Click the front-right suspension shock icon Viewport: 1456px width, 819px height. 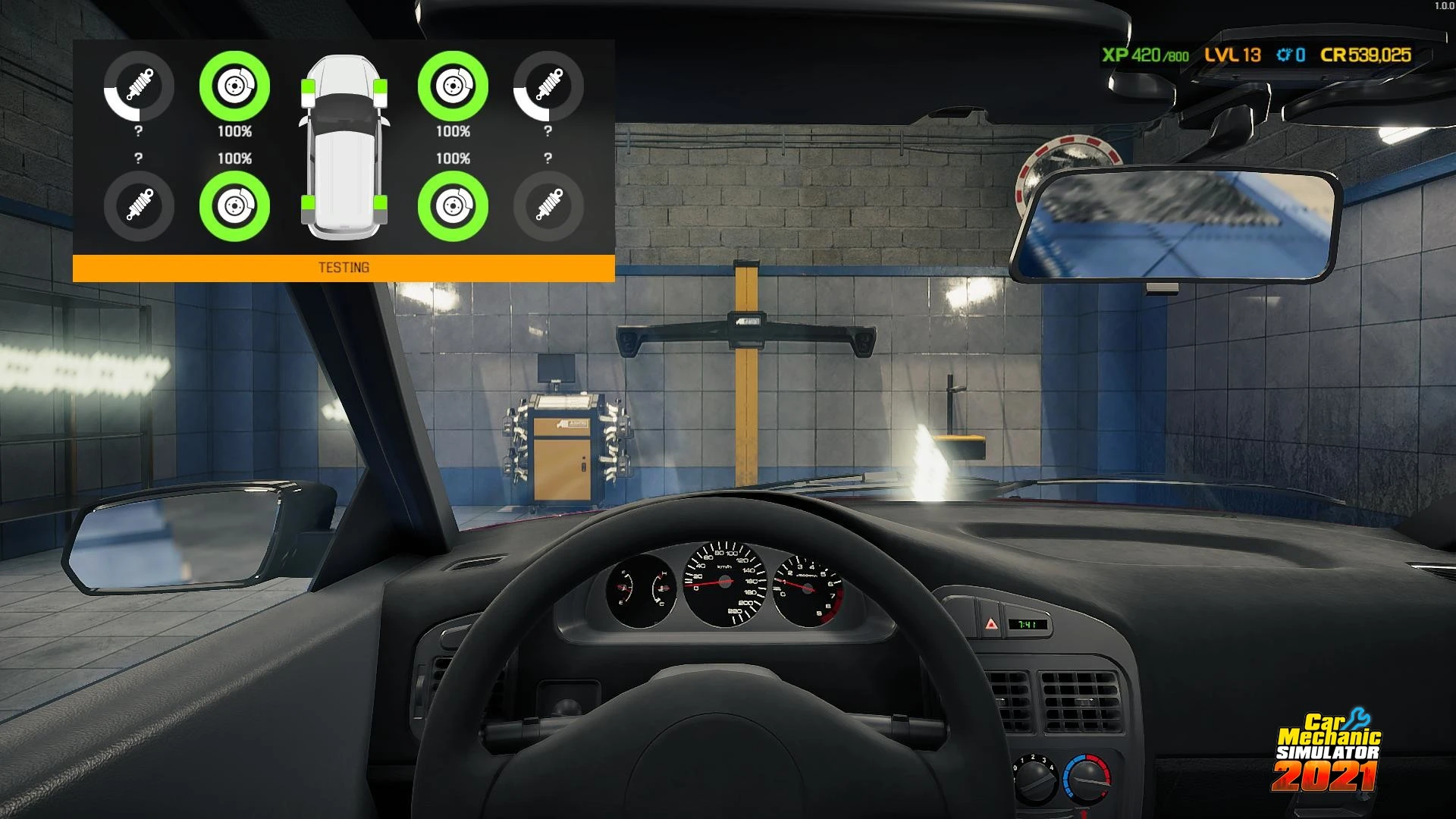point(548,86)
